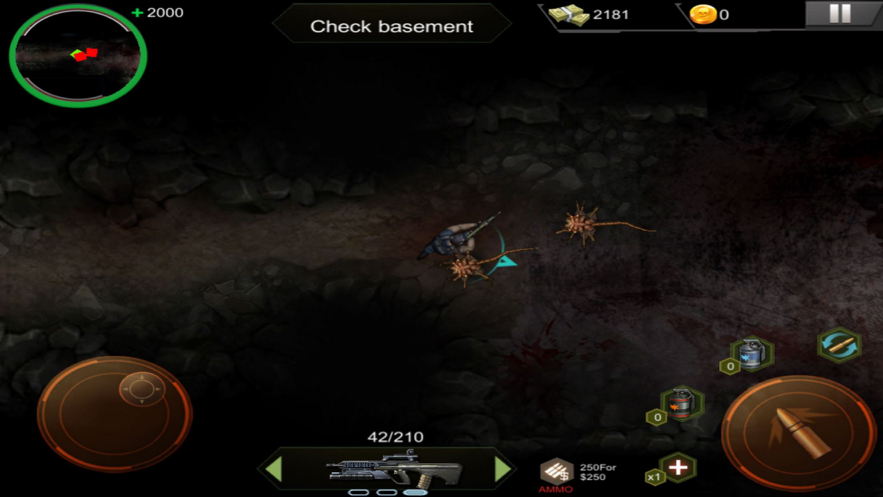The height and width of the screenshot is (497, 883).
Task: Click the circular radar minimap
Action: (x=78, y=56)
